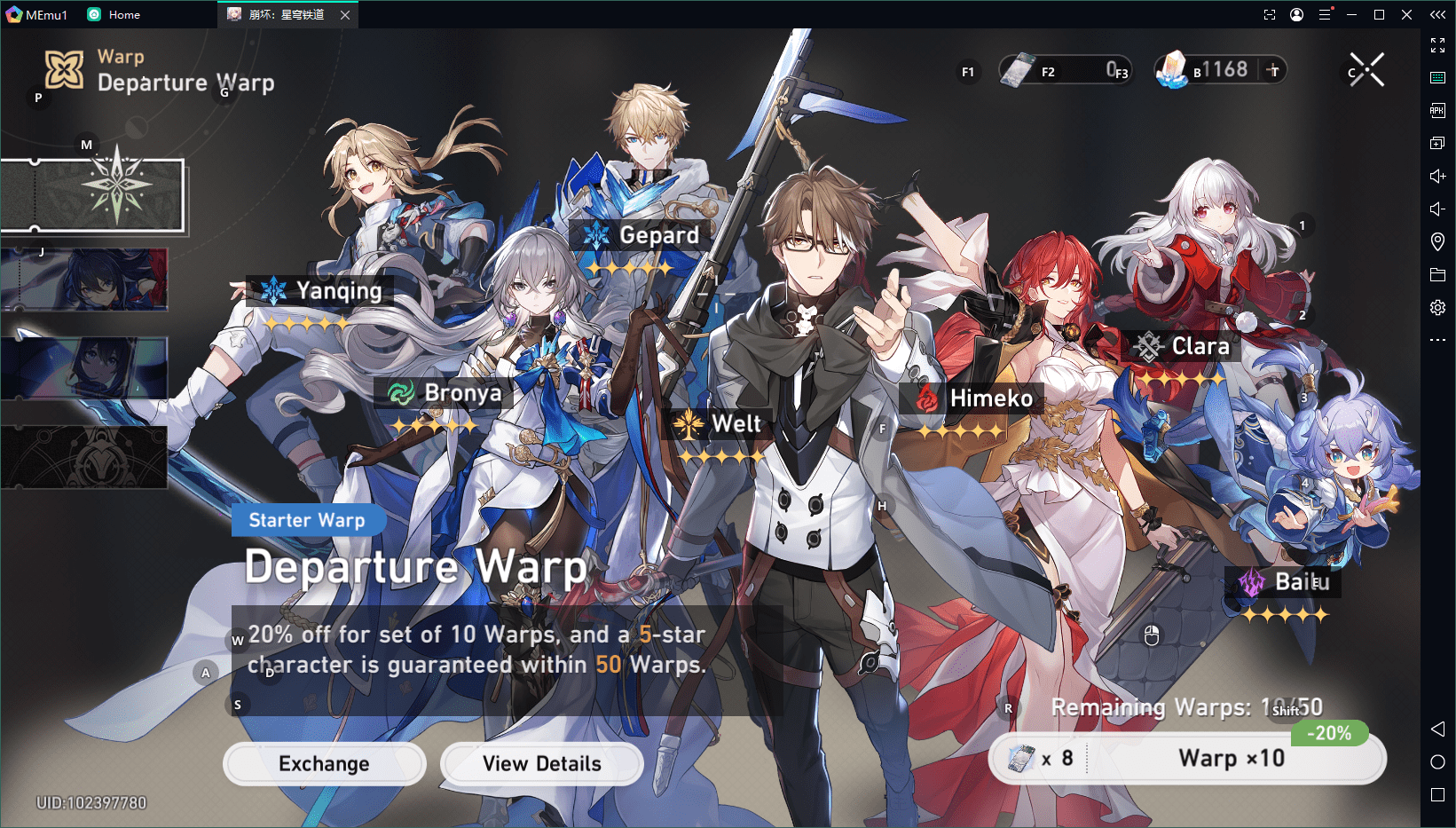Switch to the dark emblem Stellar Warp banner
This screenshot has width=1456, height=828.
point(84,457)
